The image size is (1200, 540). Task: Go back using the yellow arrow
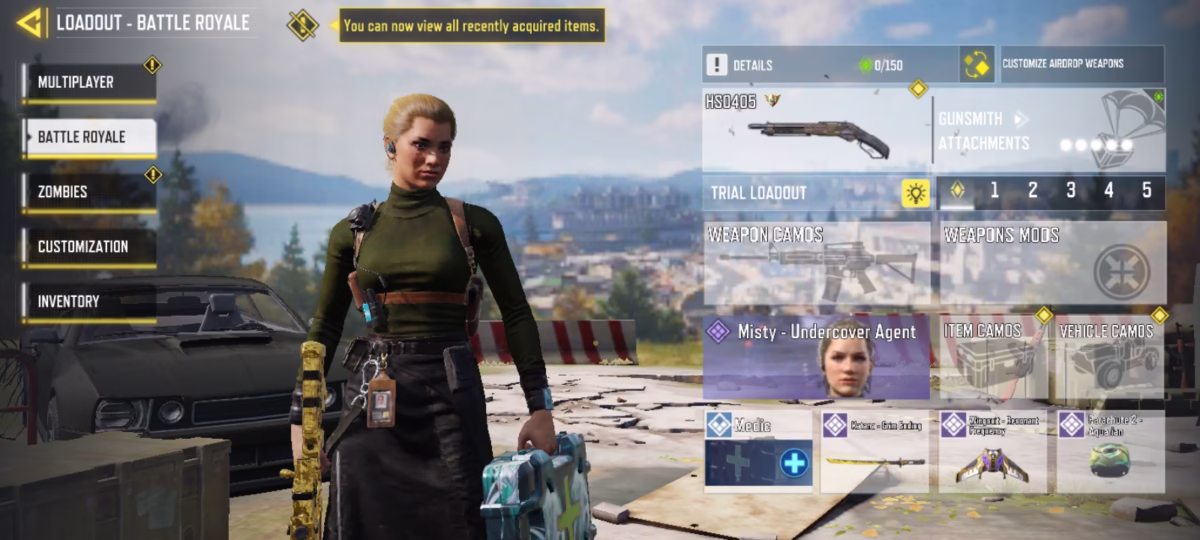pyautogui.click(x=30, y=22)
